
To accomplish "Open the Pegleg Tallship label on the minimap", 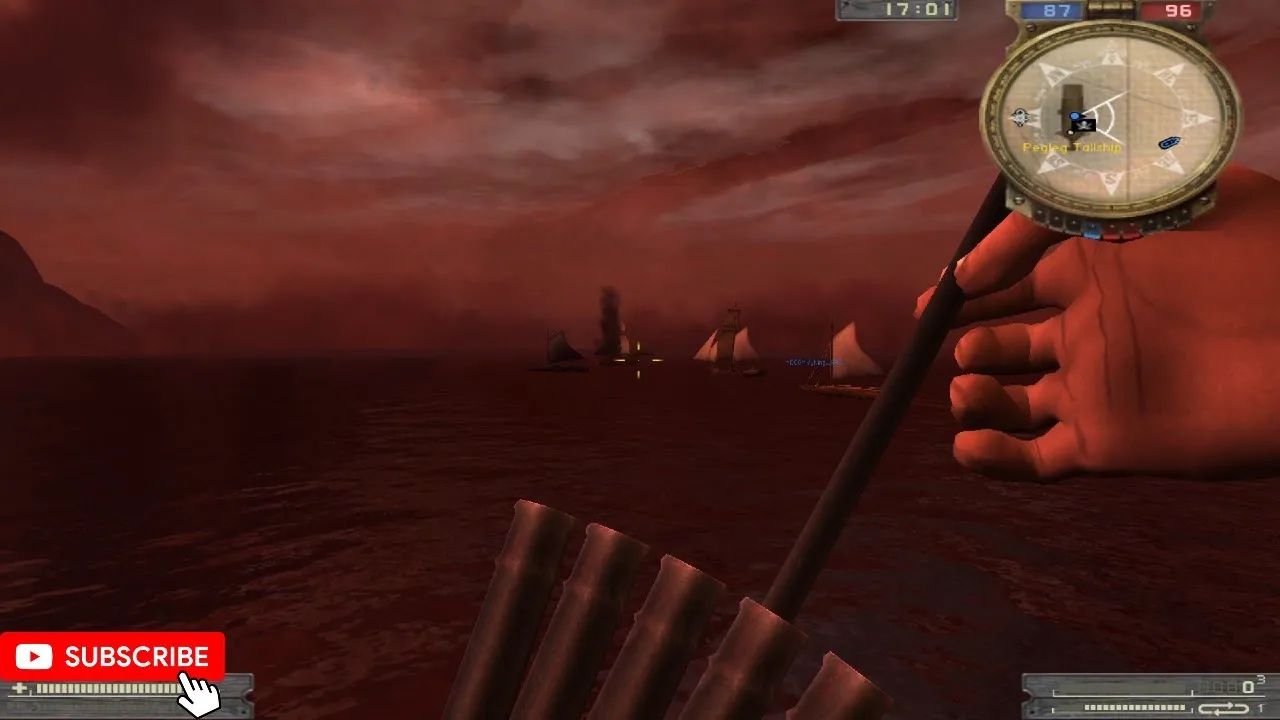I will (x=1072, y=148).
